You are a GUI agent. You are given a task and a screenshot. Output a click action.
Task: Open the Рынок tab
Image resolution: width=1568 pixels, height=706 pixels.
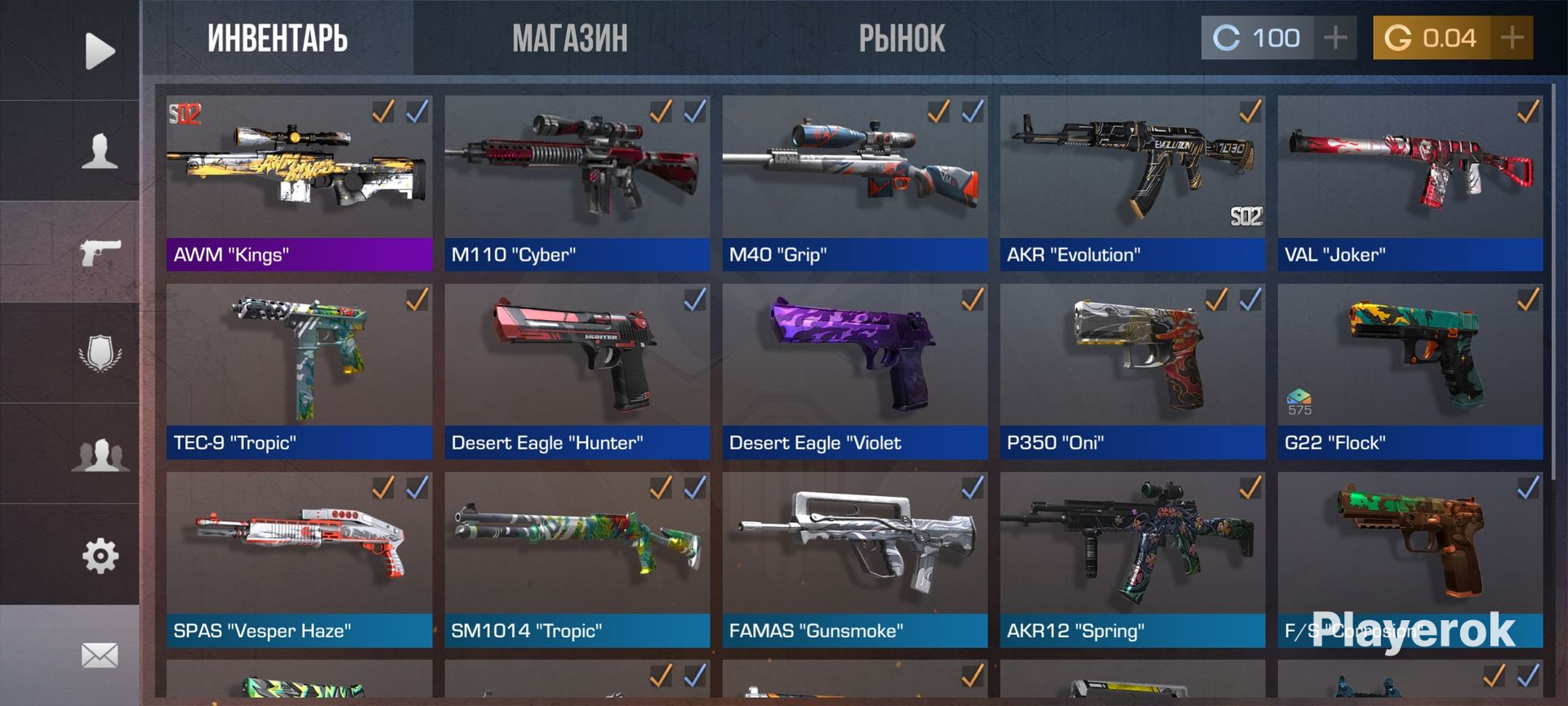click(902, 38)
